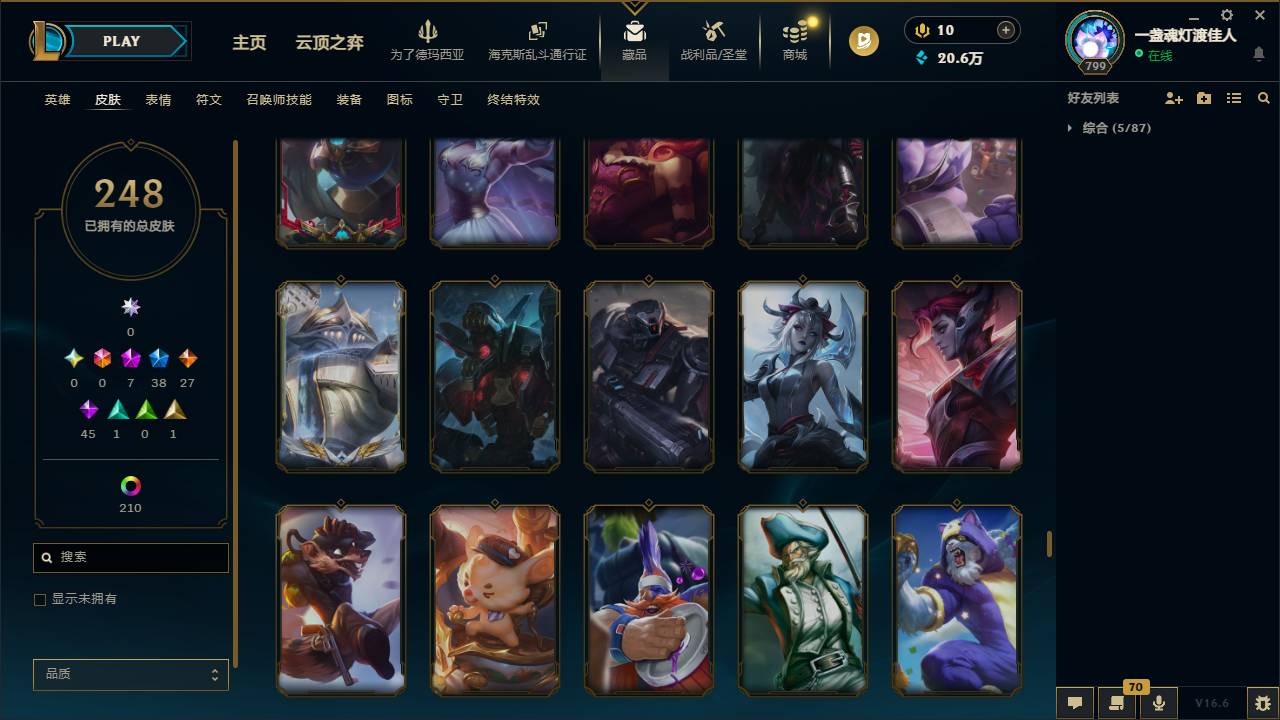Click the 搜索 search input field

pos(130,557)
